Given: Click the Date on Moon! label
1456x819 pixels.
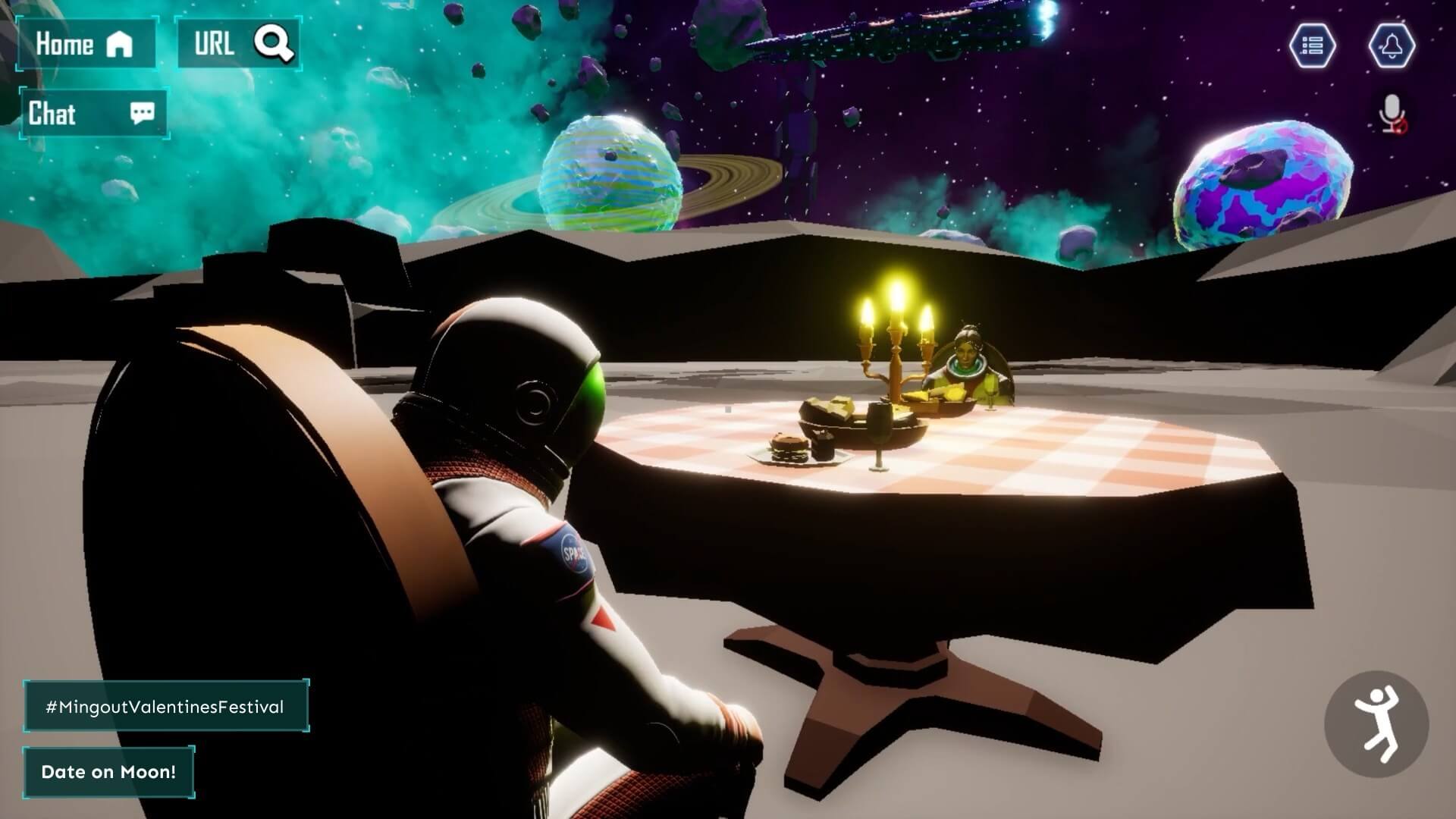Looking at the screenshot, I should click(108, 772).
